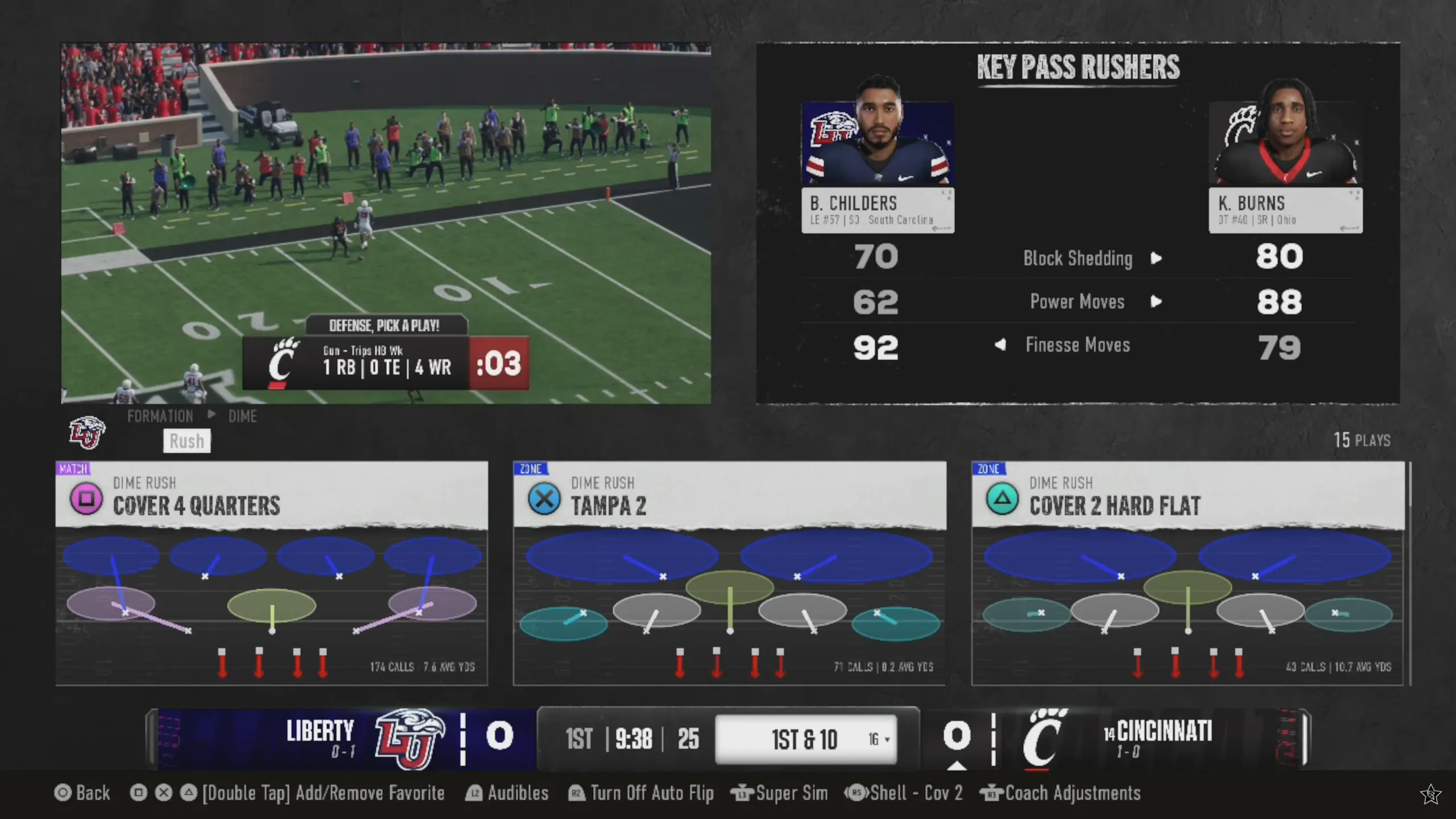This screenshot has height=819, width=1456.
Task: Open Coach Adjustments
Action: pyautogui.click(x=1061, y=793)
